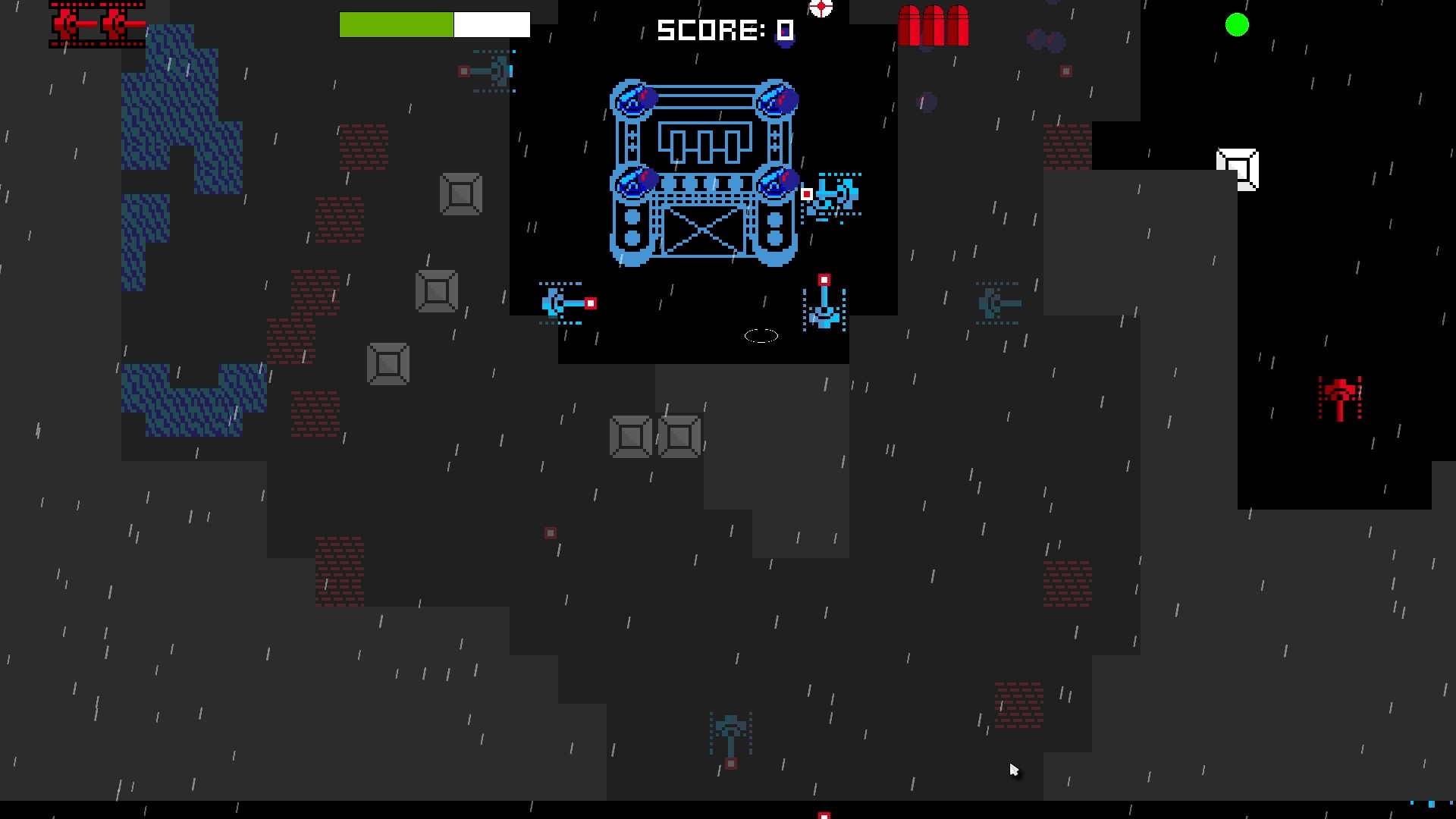Image resolution: width=1456 pixels, height=819 pixels.
Task: Click the gray crate below the boss area
Action: [389, 364]
